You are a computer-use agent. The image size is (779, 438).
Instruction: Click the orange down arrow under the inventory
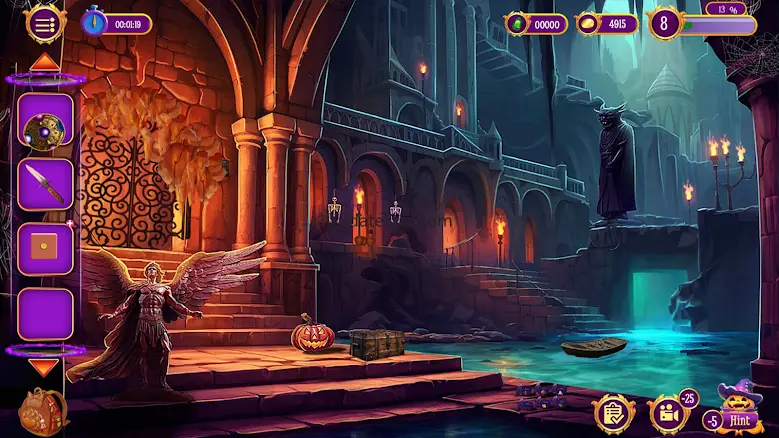(44, 367)
